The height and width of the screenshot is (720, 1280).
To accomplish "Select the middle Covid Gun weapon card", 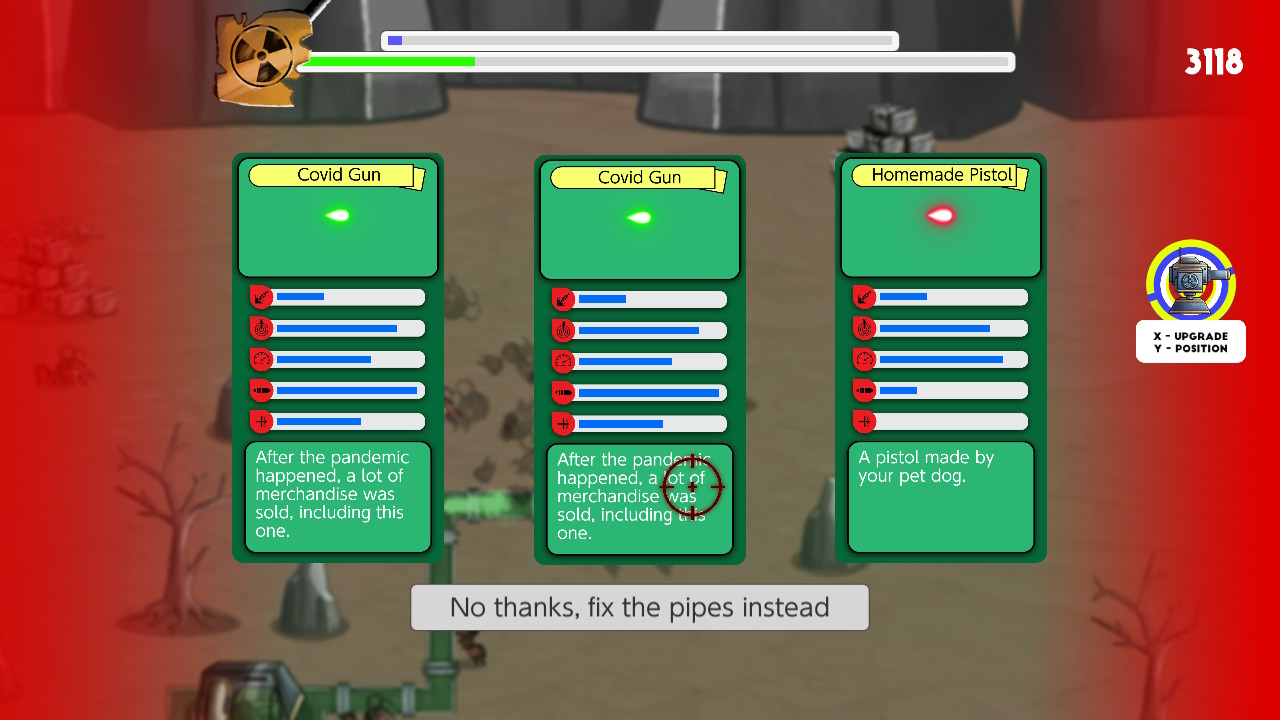I will pos(639,360).
